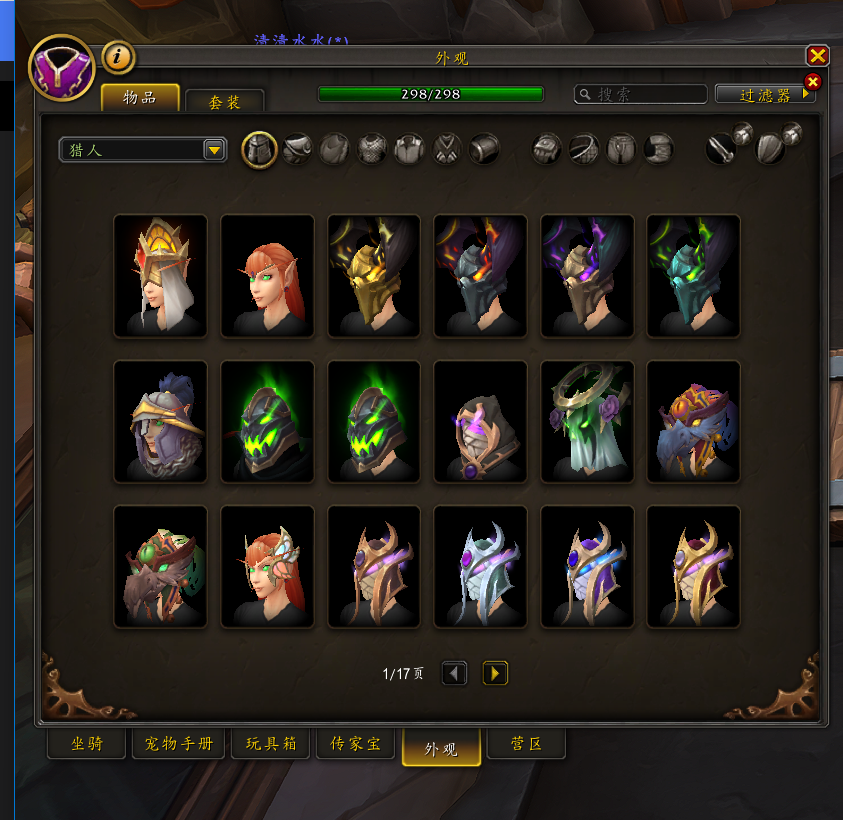Click the round info button

pyautogui.click(x=118, y=58)
